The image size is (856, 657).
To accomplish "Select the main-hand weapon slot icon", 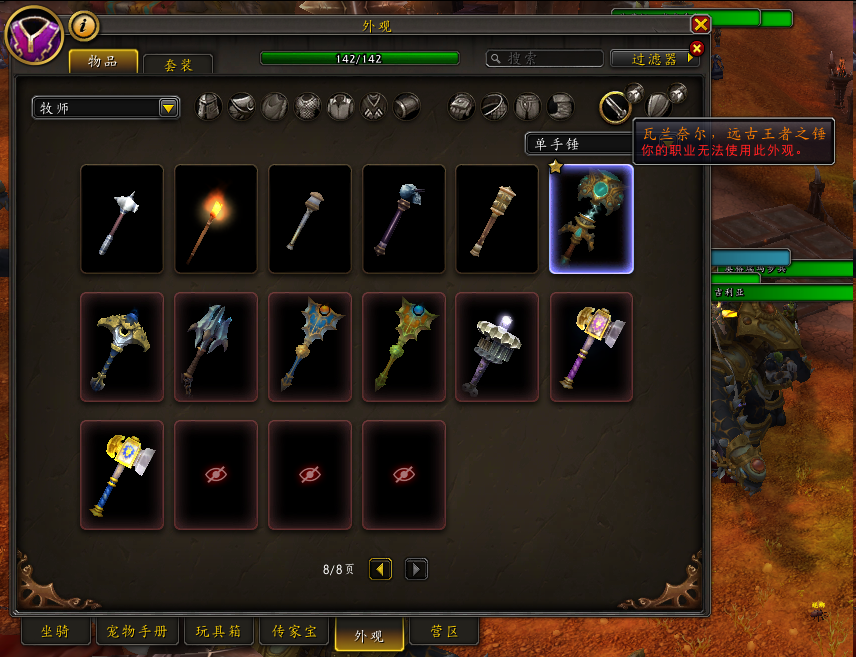I will [614, 106].
